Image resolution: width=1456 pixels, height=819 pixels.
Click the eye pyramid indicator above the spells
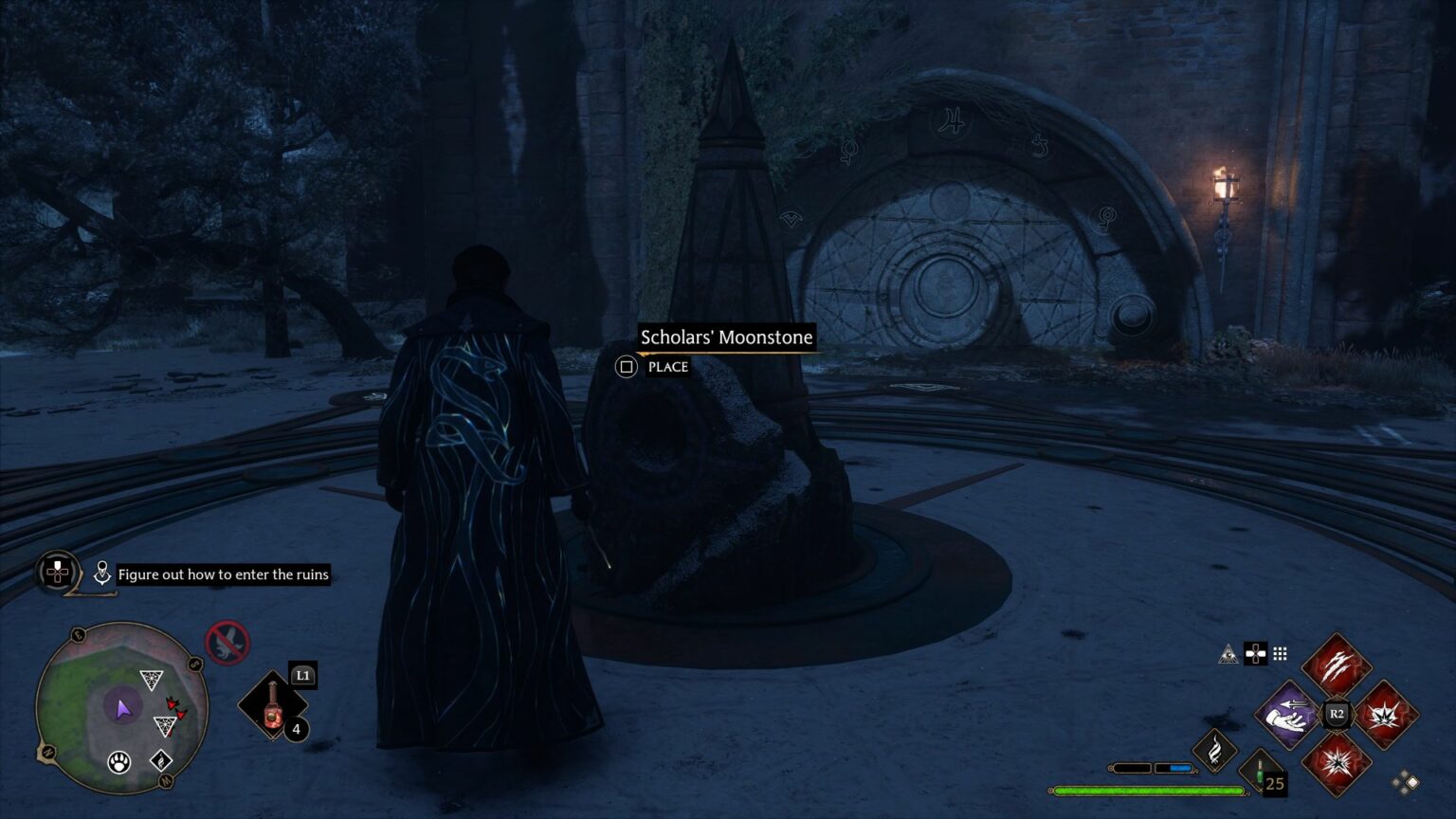1227,653
